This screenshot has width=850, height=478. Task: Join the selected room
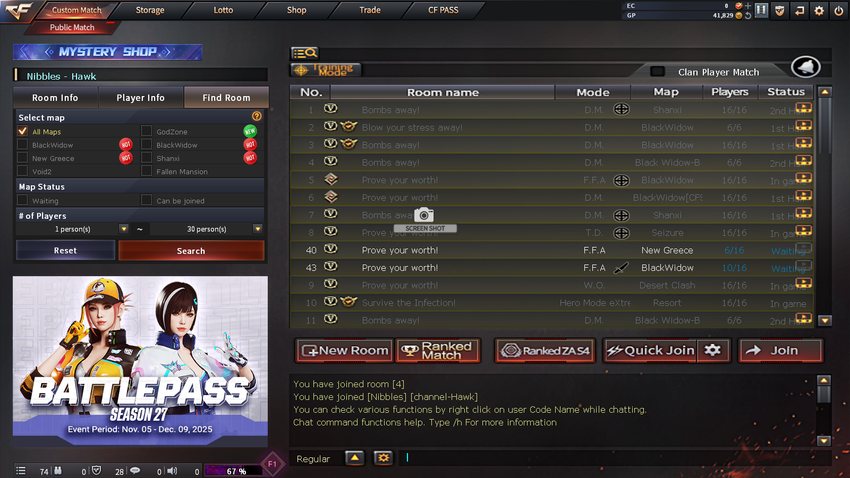click(781, 351)
